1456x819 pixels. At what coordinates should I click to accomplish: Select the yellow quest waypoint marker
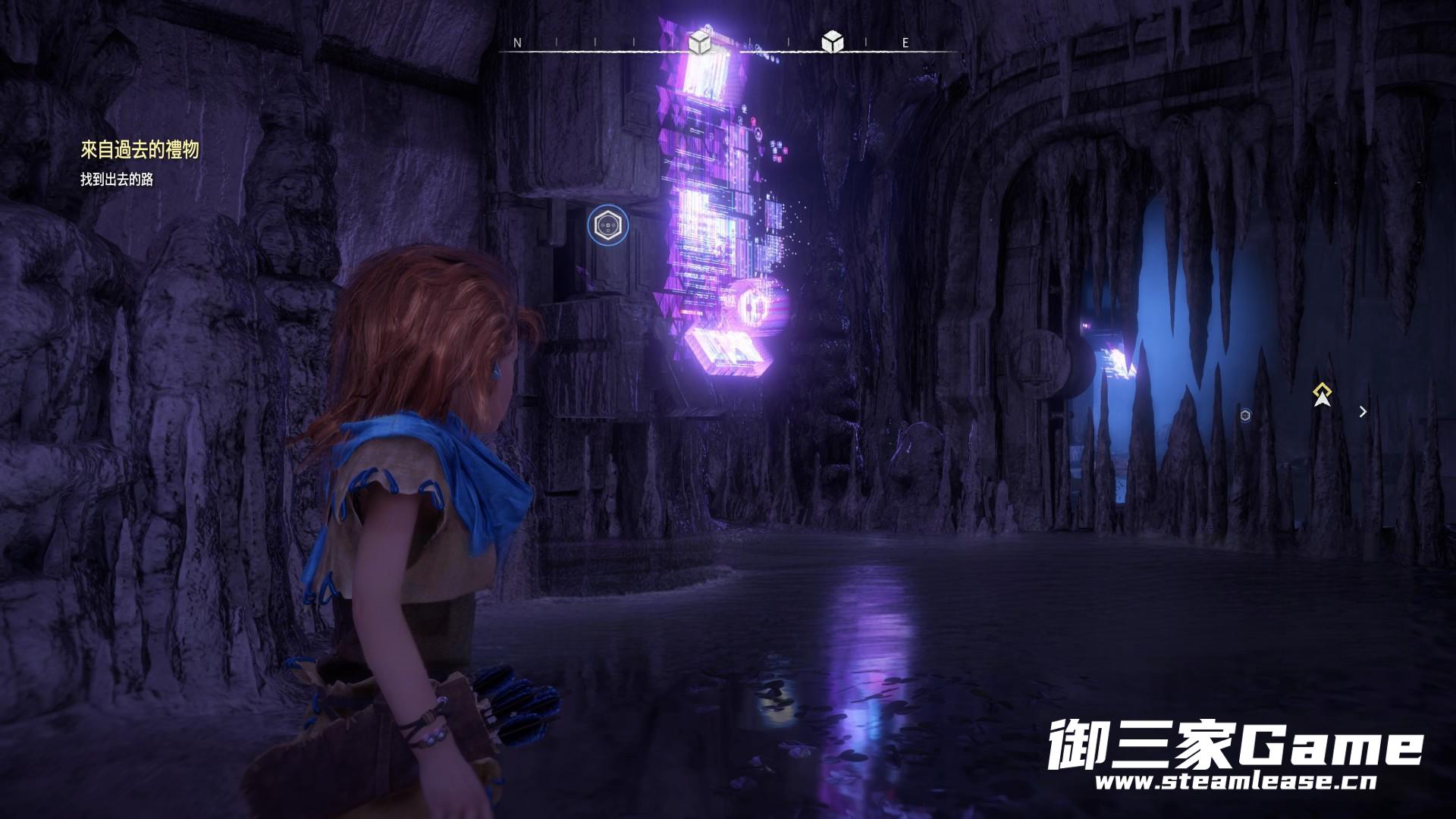point(1323,394)
